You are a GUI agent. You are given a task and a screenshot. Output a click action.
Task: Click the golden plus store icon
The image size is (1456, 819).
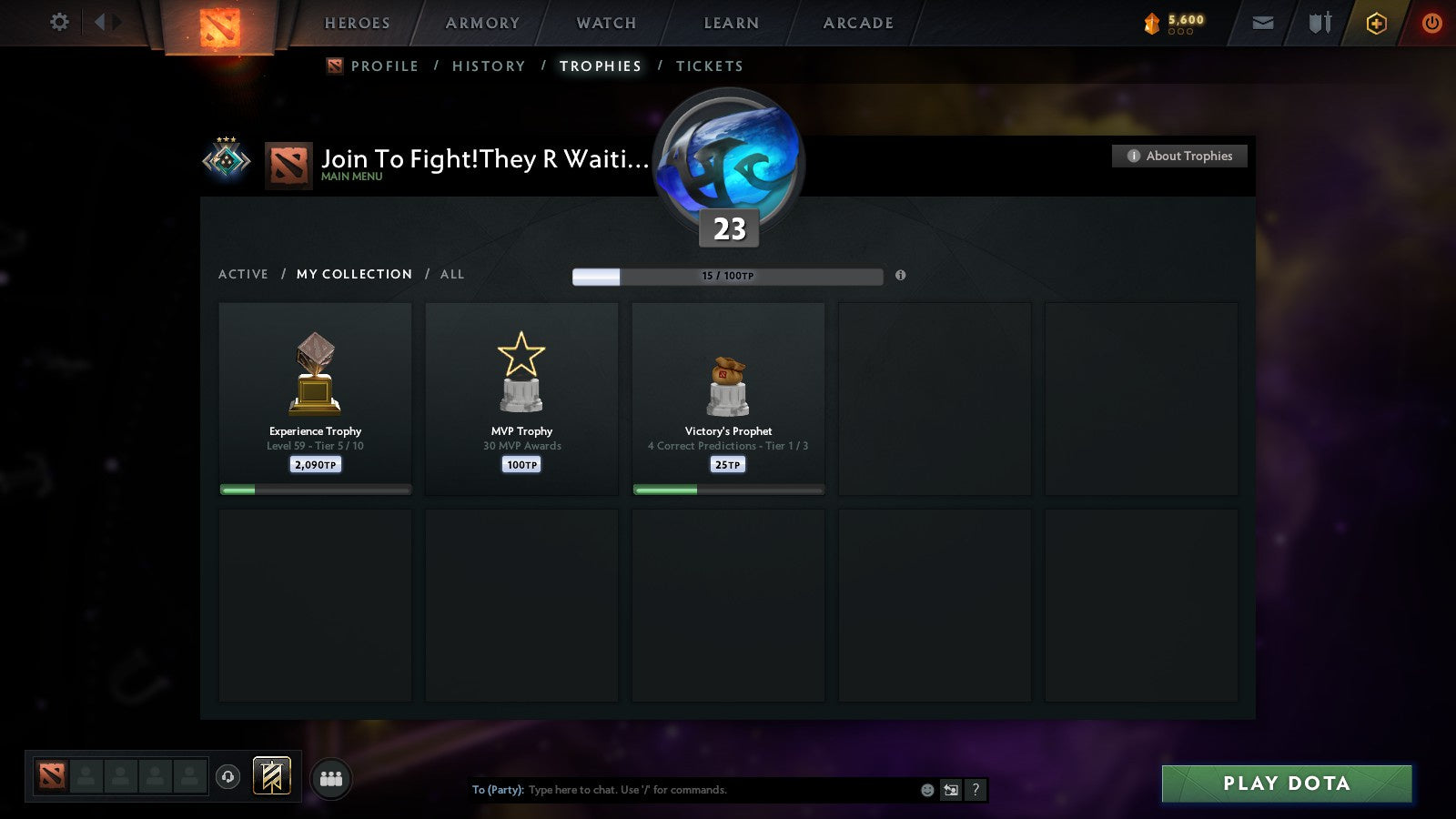(x=1375, y=23)
